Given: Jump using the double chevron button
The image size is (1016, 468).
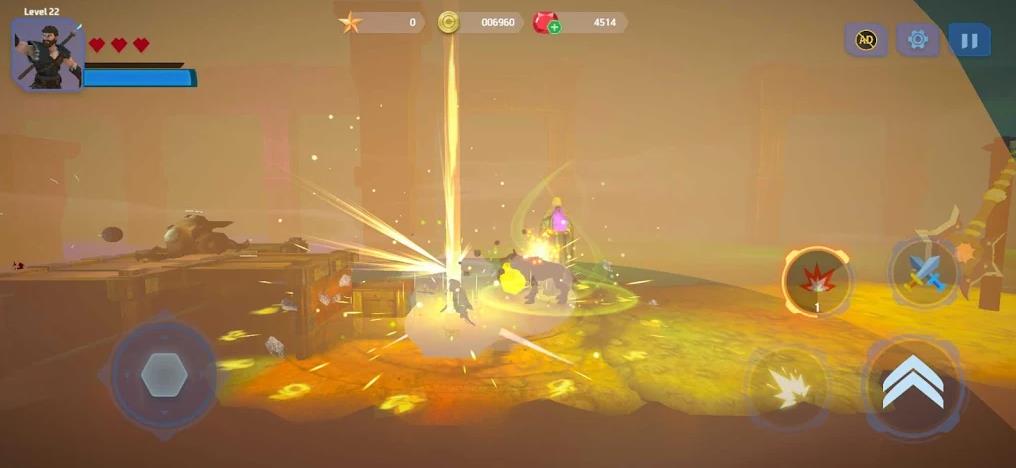Looking at the screenshot, I should pos(913,384).
